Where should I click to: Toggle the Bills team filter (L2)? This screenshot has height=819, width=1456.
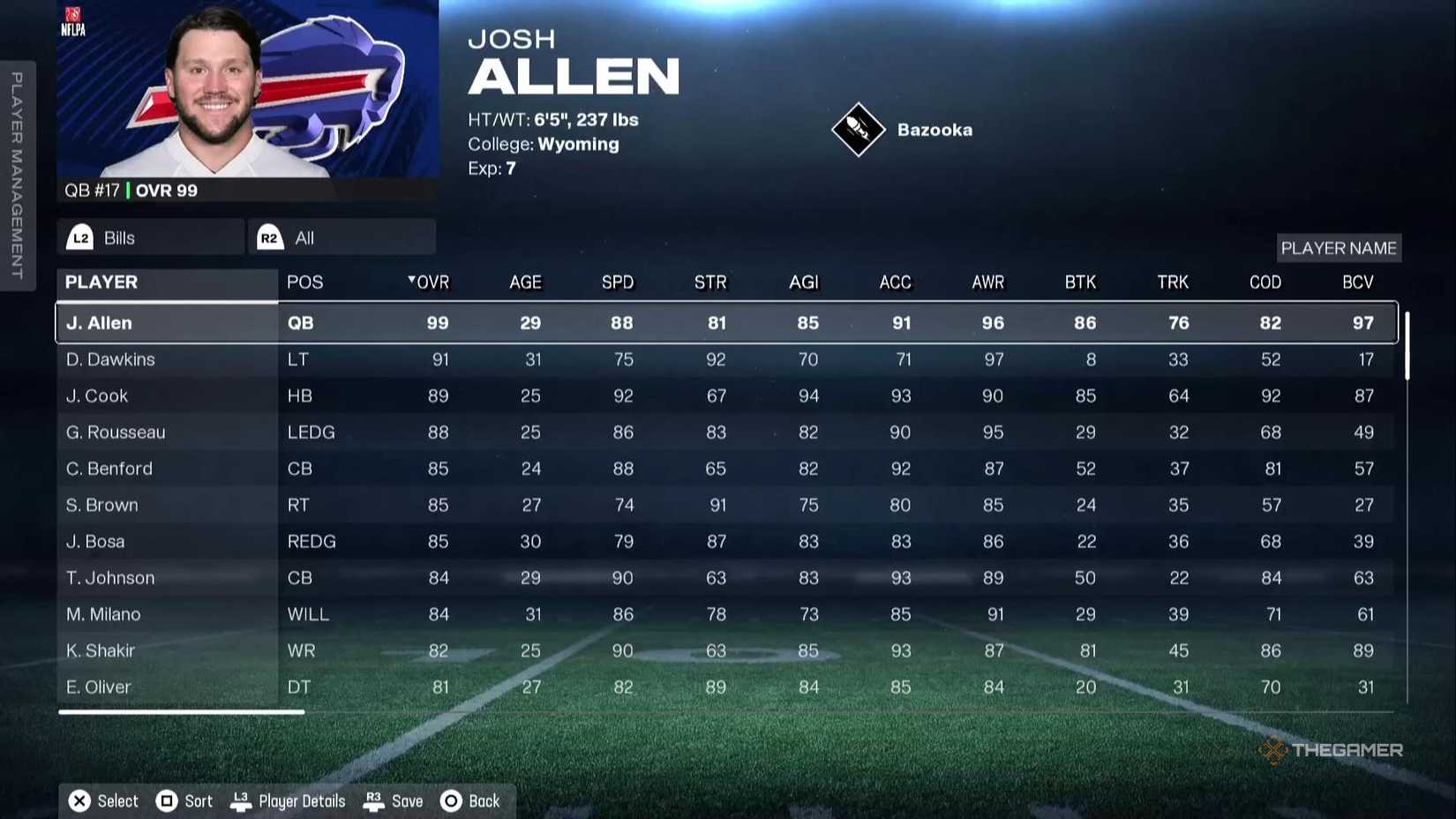click(x=148, y=237)
